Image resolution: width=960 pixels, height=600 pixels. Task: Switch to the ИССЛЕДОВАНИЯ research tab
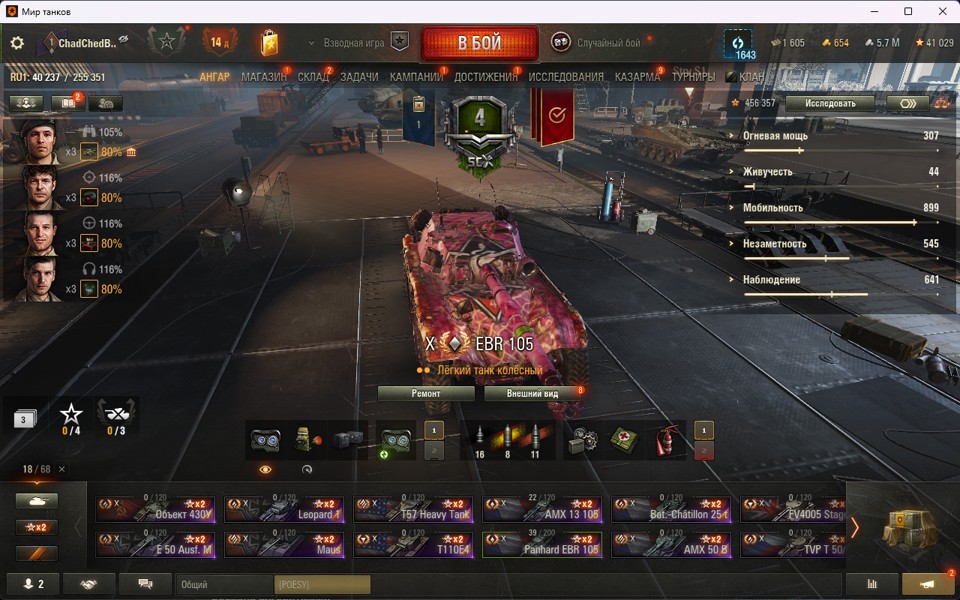(x=566, y=77)
